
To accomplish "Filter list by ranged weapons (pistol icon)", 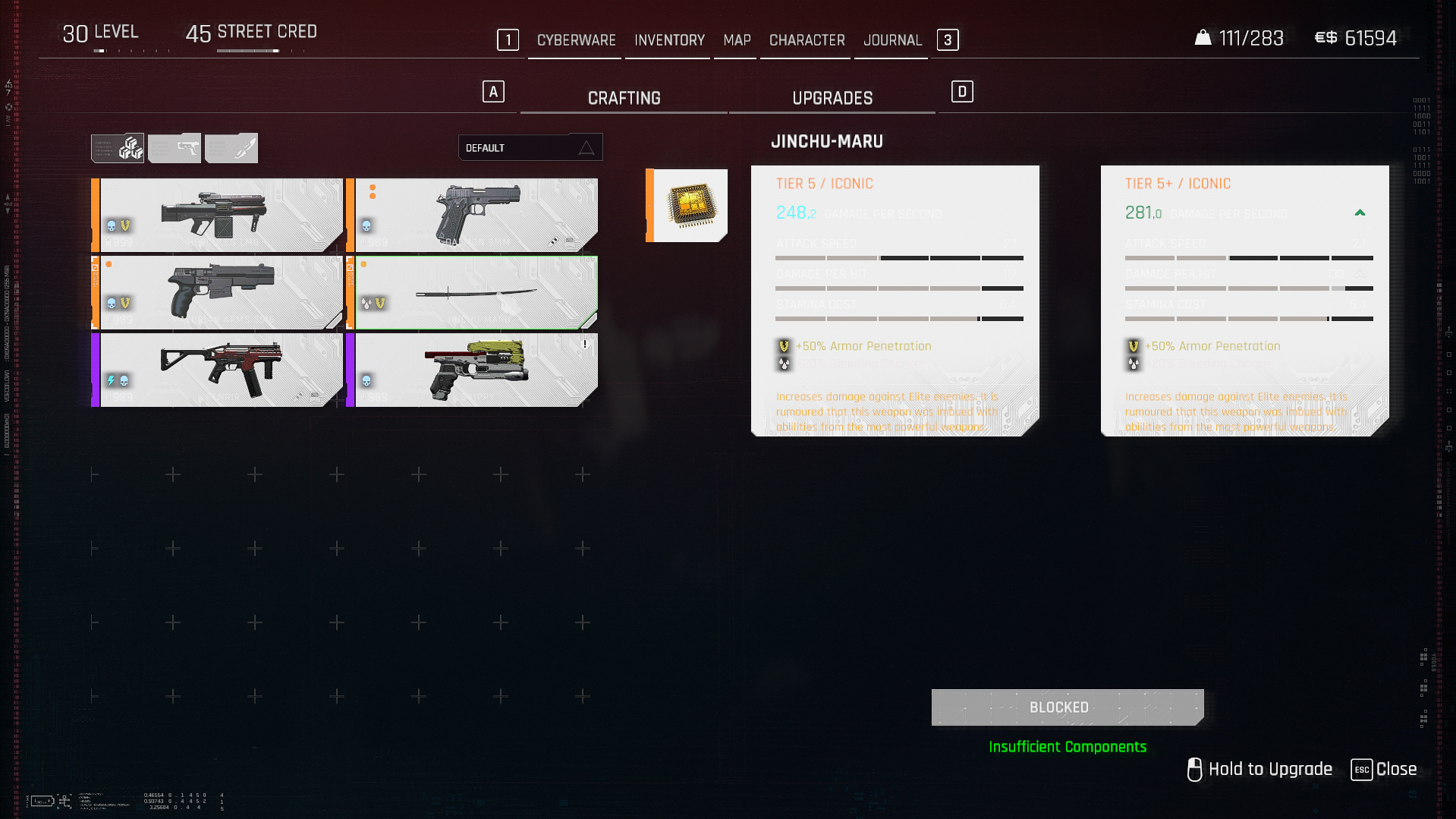I will point(175,148).
